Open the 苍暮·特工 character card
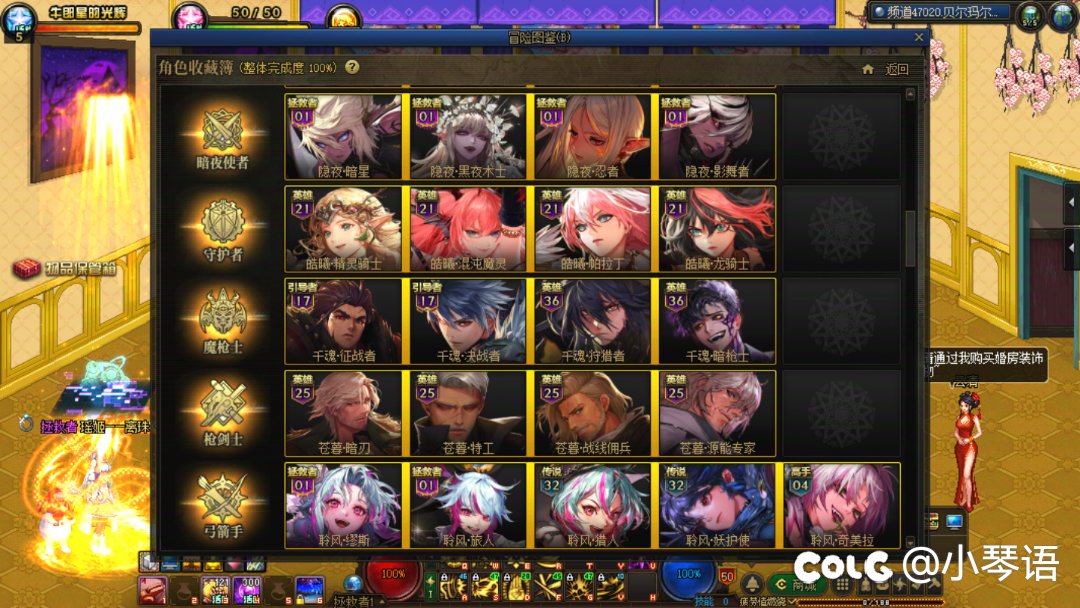 tap(468, 414)
